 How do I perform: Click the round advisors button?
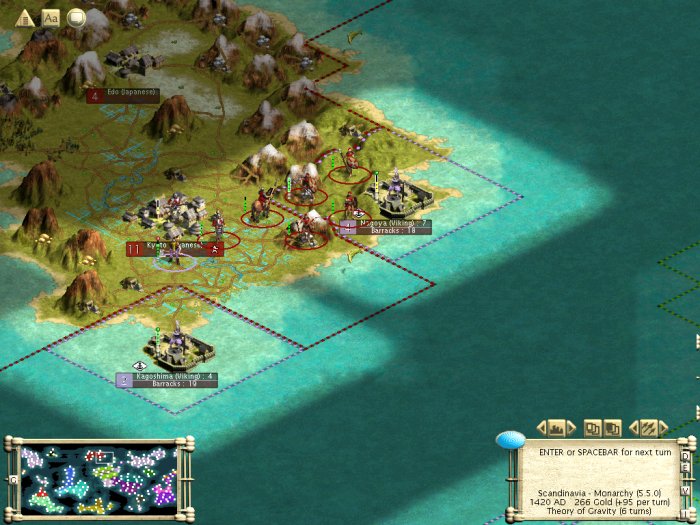75,17
